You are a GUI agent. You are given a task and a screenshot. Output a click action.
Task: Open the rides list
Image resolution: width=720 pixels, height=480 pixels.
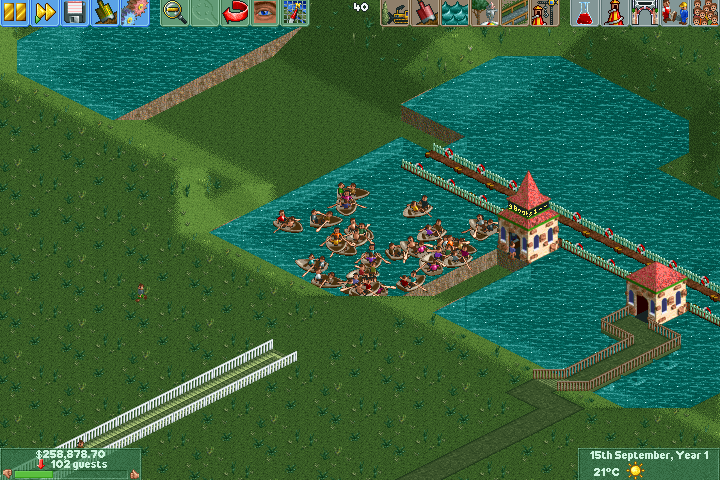point(614,12)
